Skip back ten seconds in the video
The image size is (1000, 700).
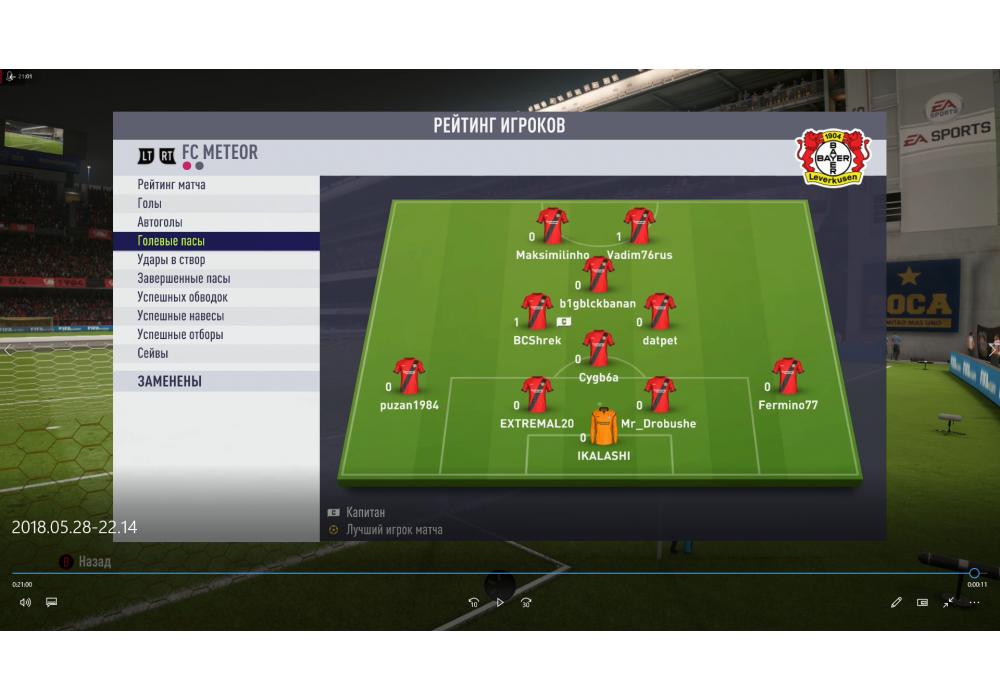[x=474, y=602]
